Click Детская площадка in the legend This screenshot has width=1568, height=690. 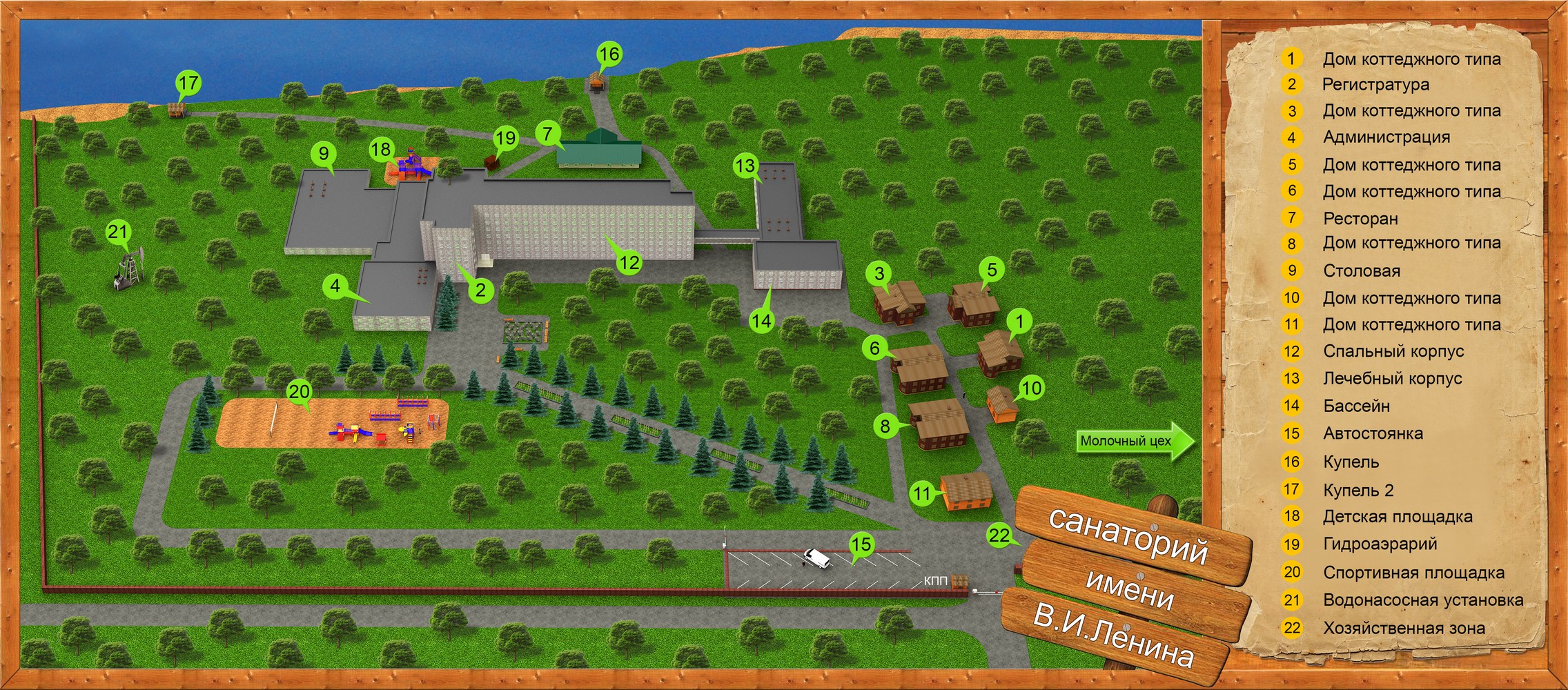pyautogui.click(x=1397, y=516)
